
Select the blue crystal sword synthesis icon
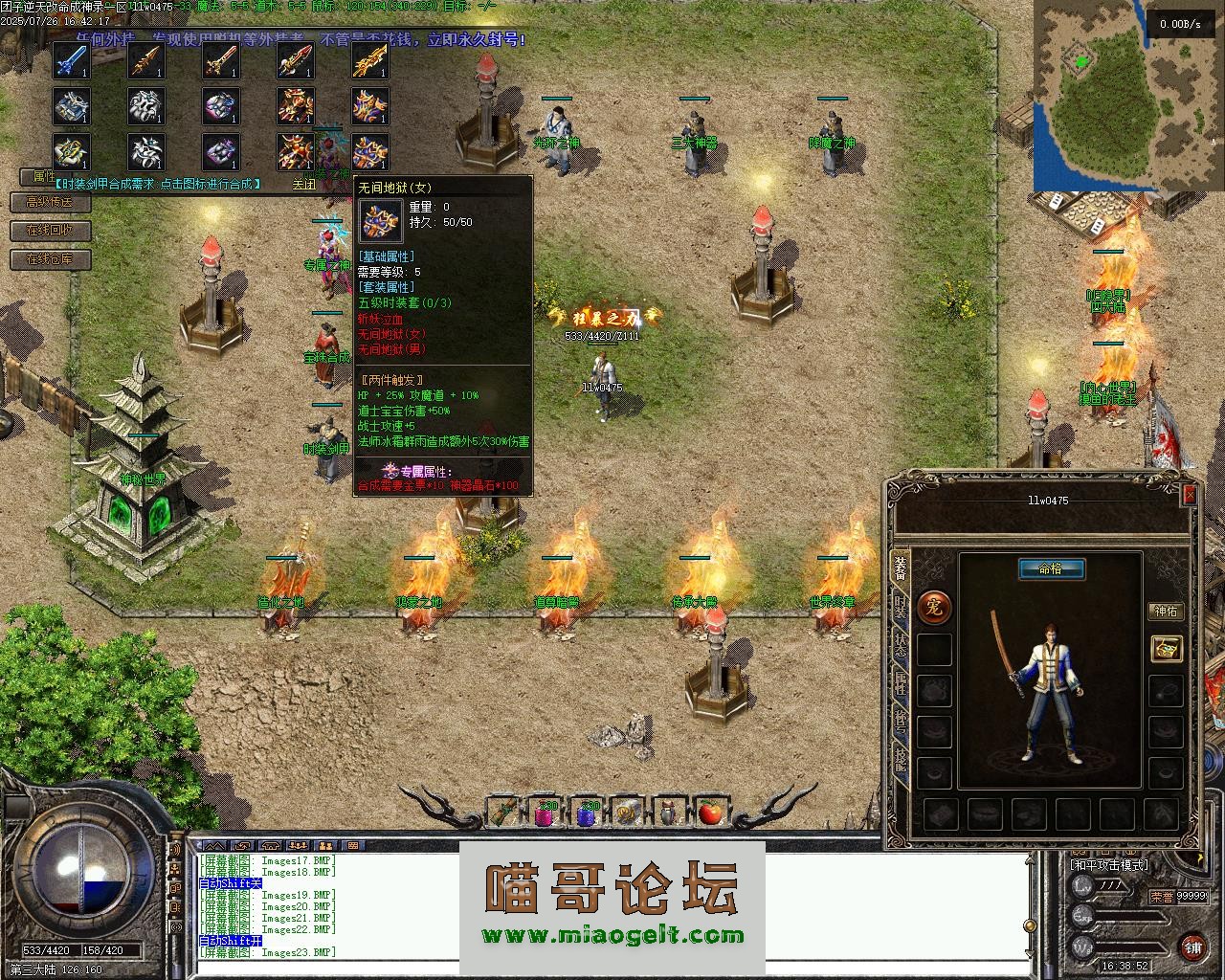(72, 61)
